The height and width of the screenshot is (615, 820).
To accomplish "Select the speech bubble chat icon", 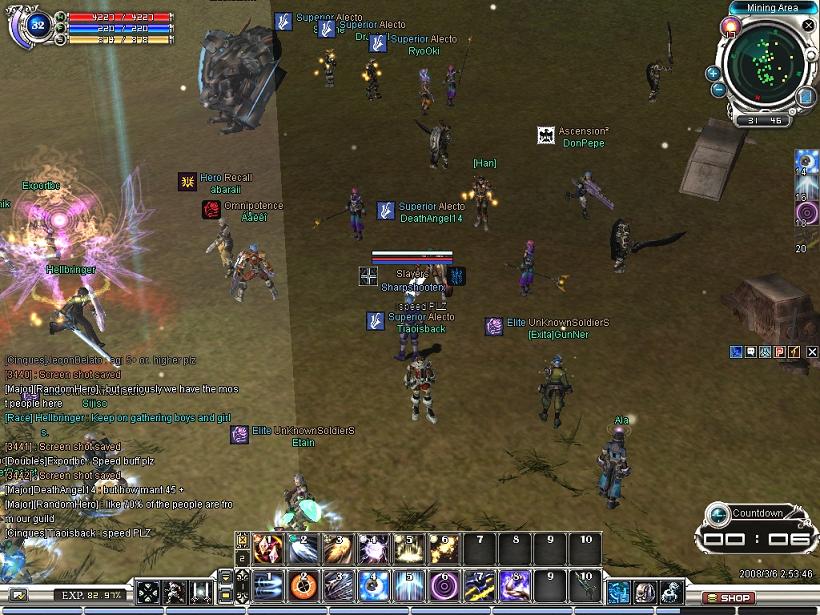I will pos(750,352).
